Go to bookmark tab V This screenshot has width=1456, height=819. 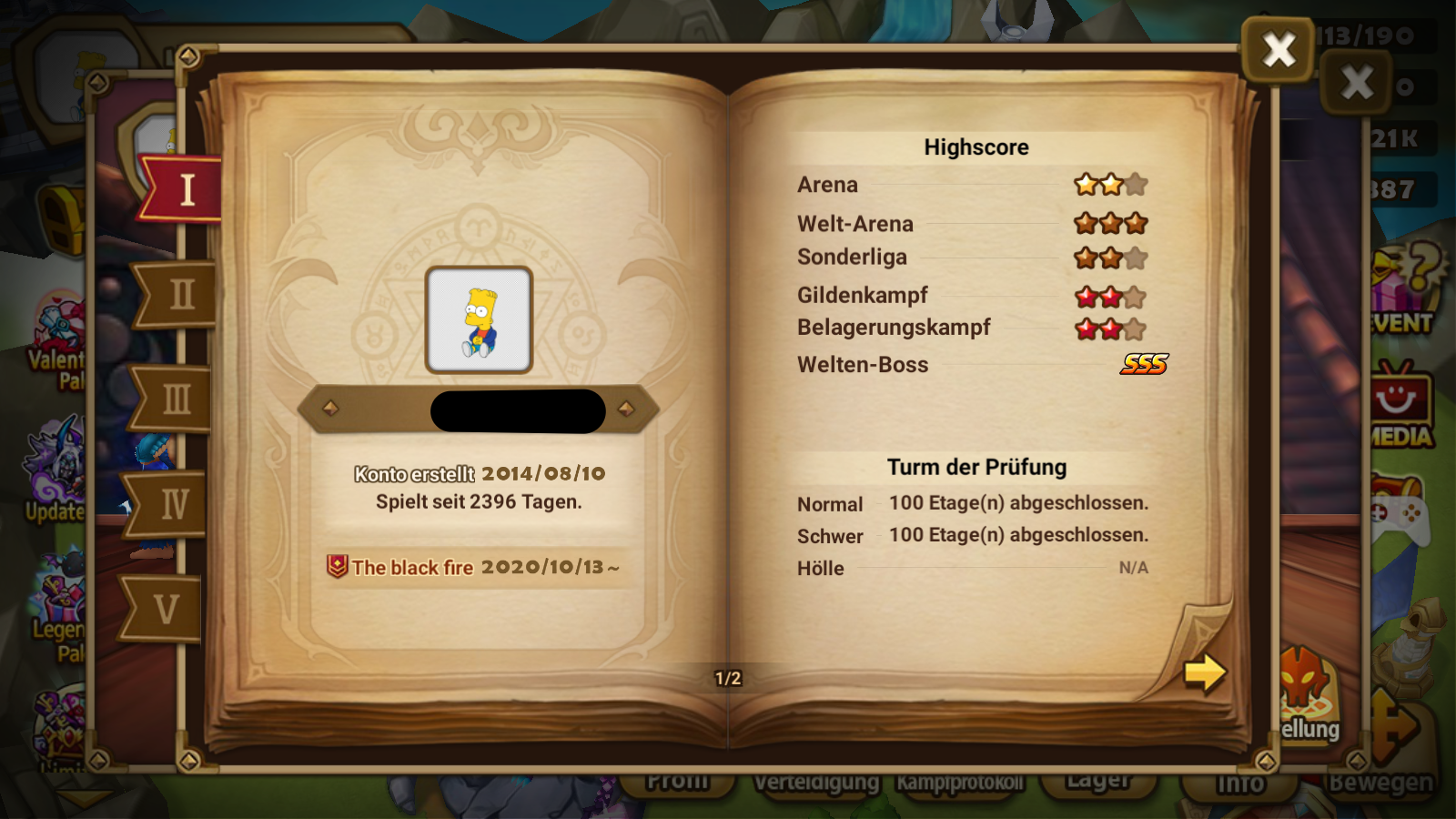click(x=164, y=609)
